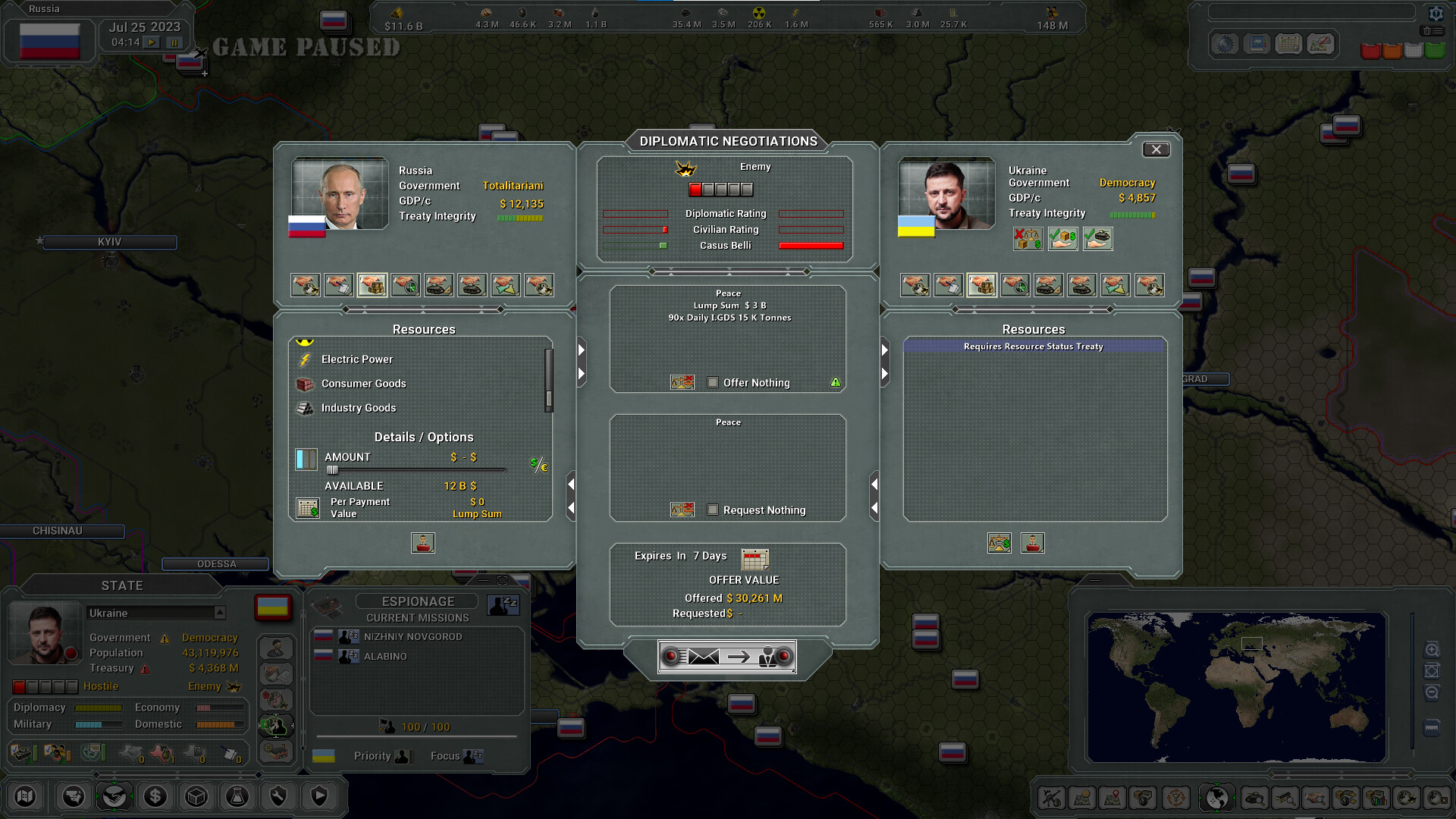Click the DIPLOMATIC NEGOTIATIONS title bar
Viewport: 1456px width, 819px height.
[x=727, y=141]
